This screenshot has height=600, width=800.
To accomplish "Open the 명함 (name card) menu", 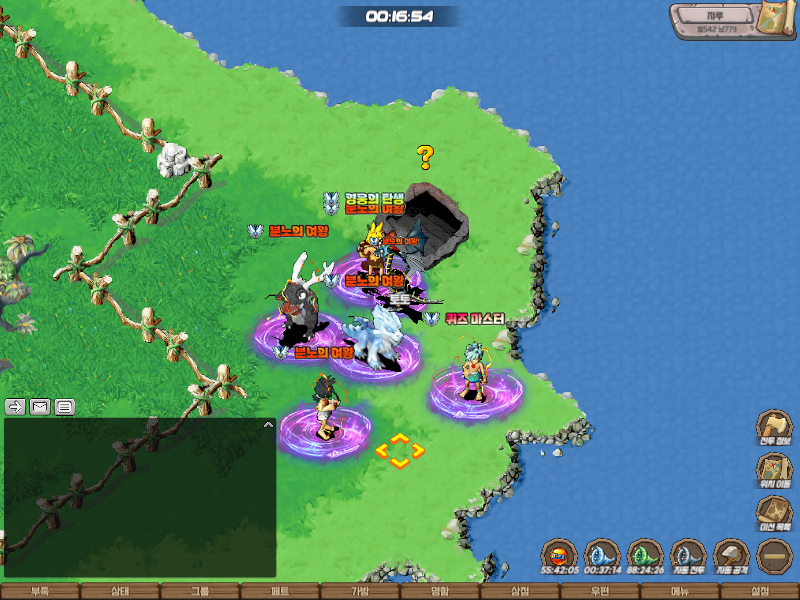I will 440,591.
